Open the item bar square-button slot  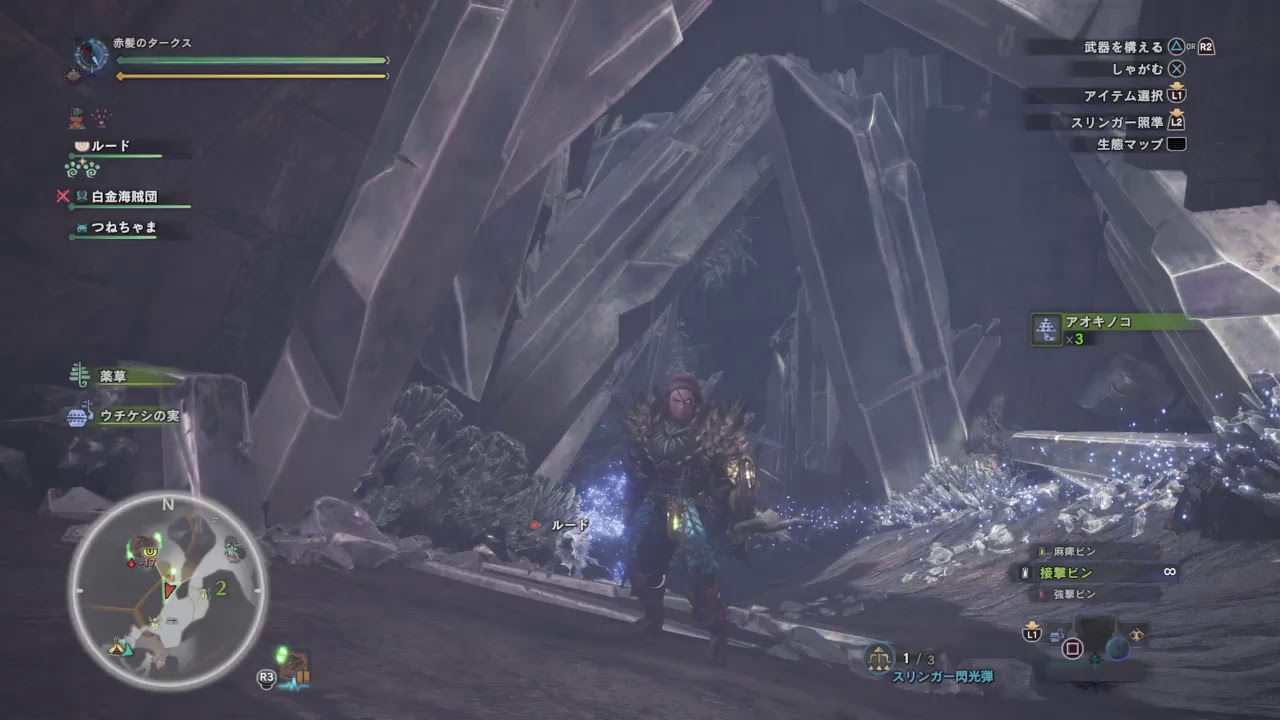click(x=1072, y=648)
